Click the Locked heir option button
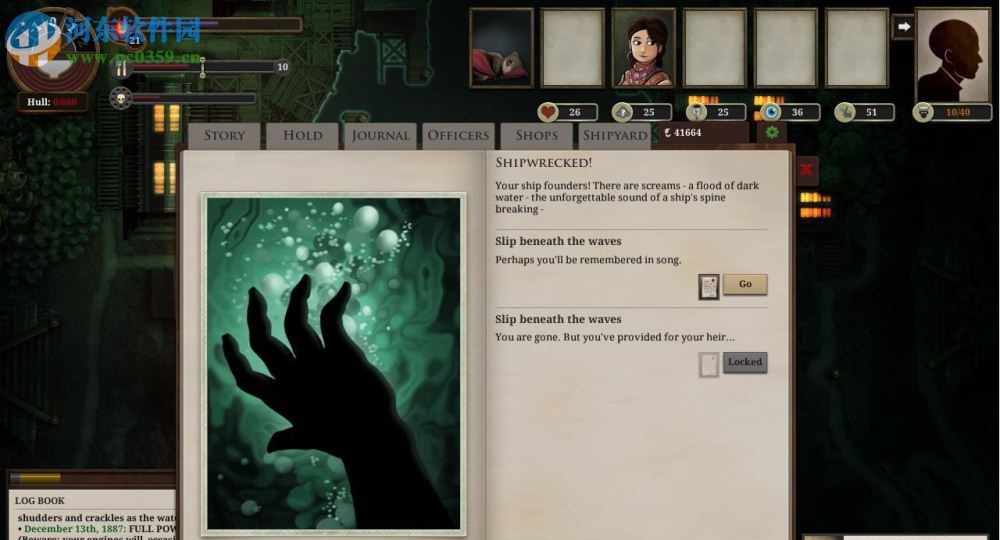This screenshot has height=540, width=1000. tap(745, 362)
